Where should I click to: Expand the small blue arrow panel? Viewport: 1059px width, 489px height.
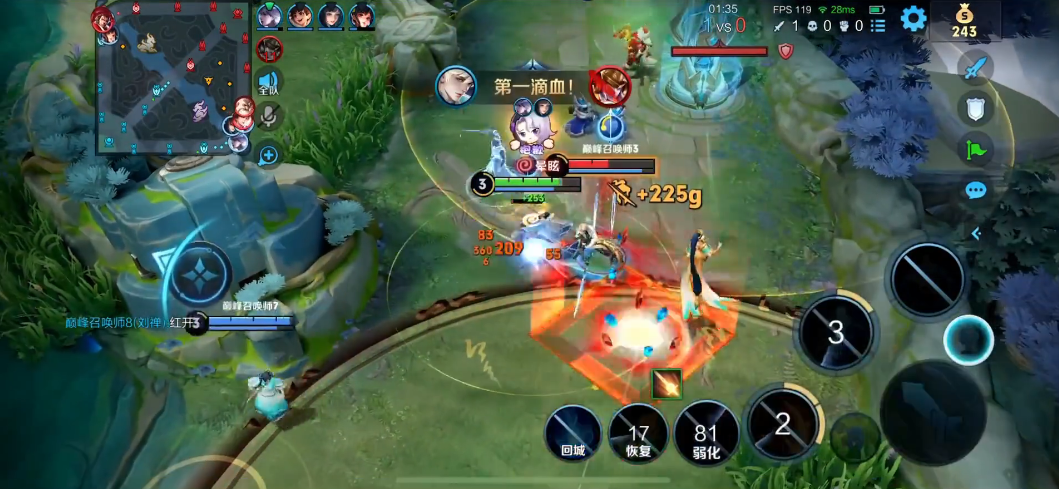(x=975, y=233)
